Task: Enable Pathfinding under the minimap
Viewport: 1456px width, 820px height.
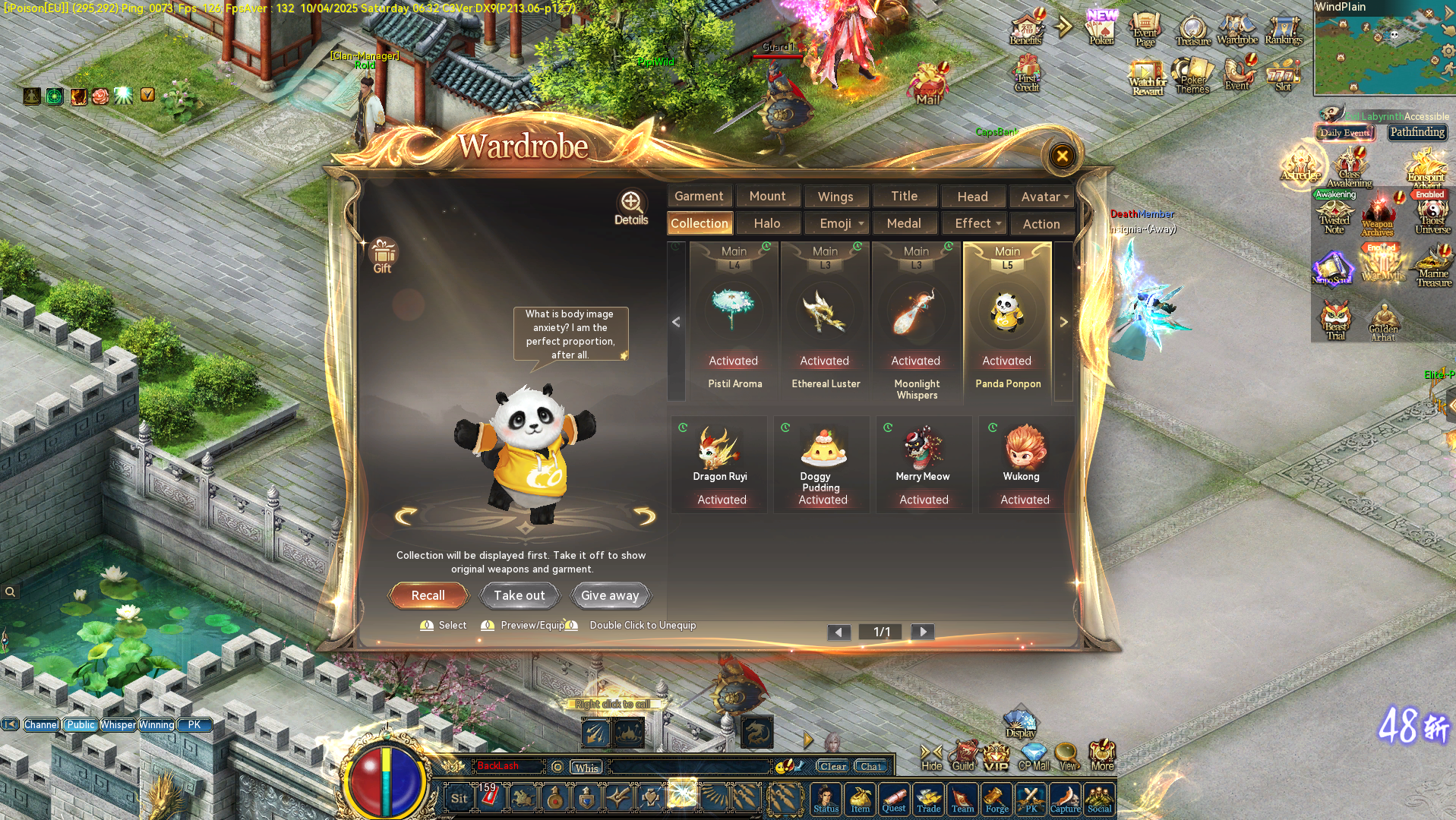Action: [x=1417, y=132]
